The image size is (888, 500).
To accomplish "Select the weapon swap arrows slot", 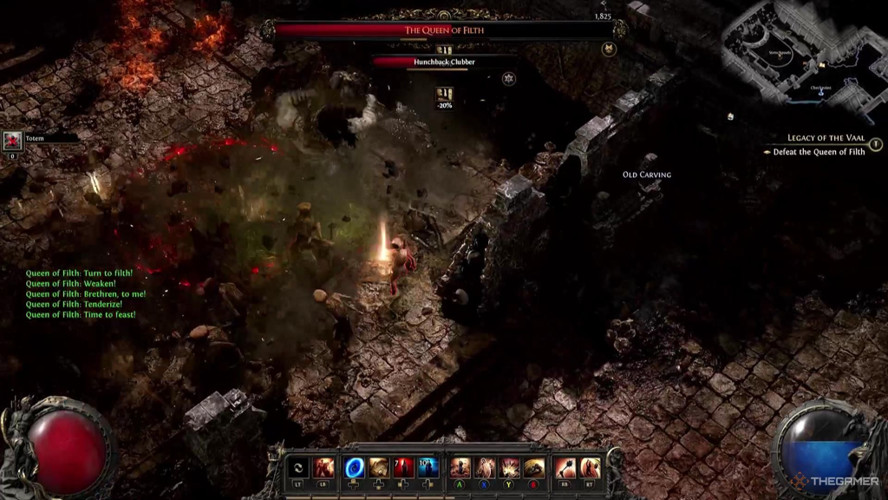I will click(x=298, y=467).
